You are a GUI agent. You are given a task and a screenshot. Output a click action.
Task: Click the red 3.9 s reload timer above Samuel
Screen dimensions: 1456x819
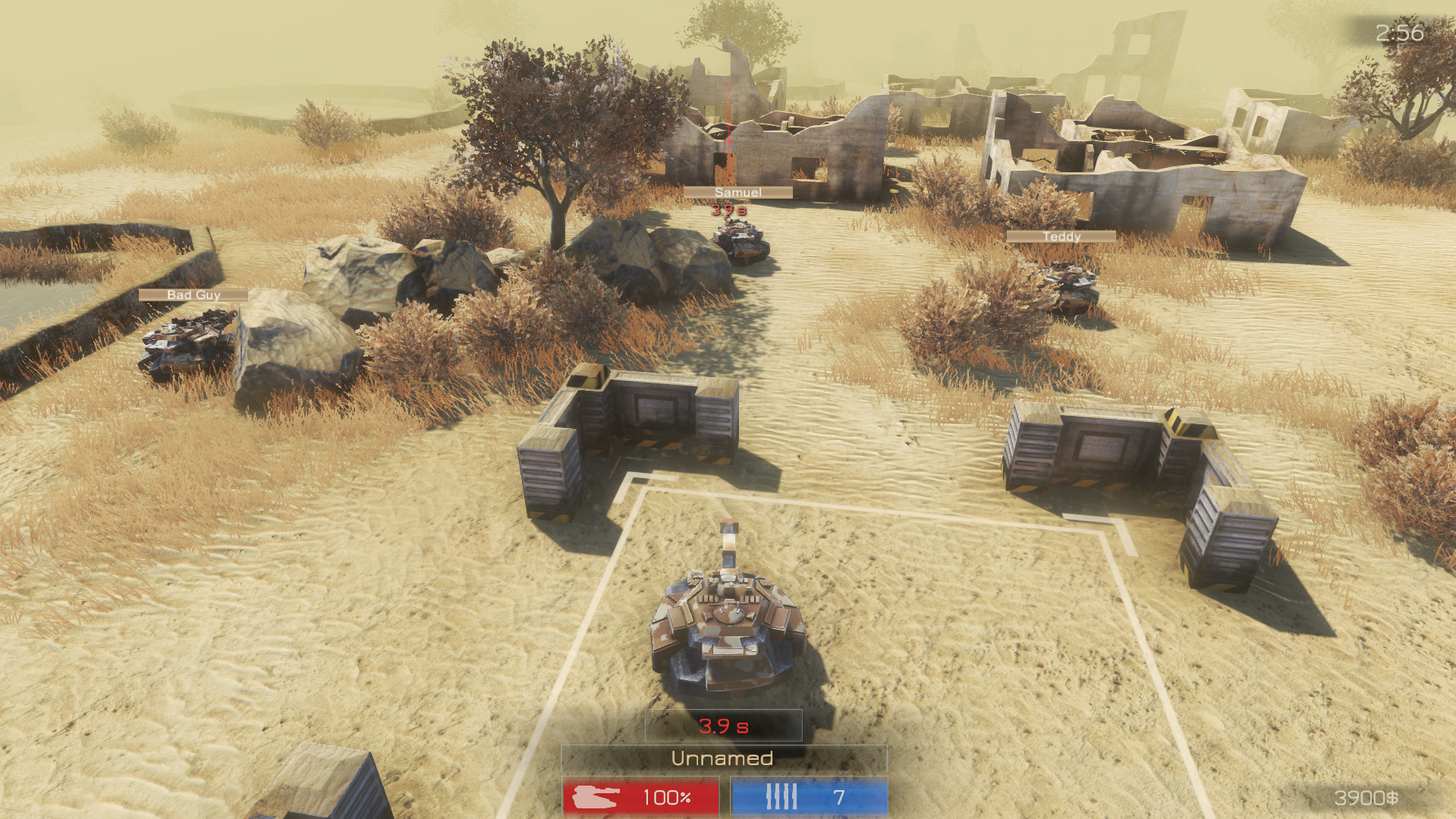pyautogui.click(x=728, y=211)
